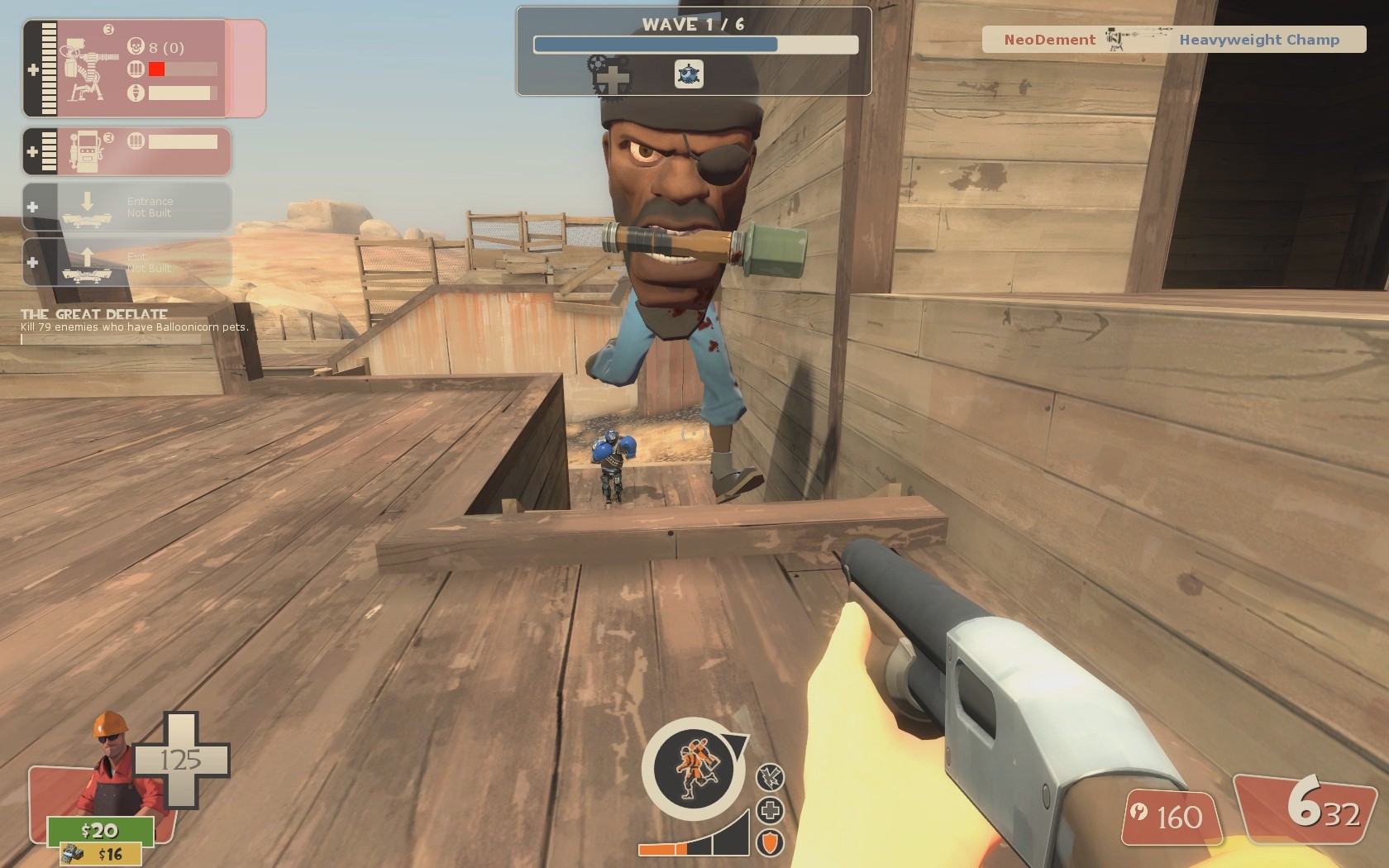
Task: Click the crit-boost lightning canteen icon
Action: click(x=770, y=775)
